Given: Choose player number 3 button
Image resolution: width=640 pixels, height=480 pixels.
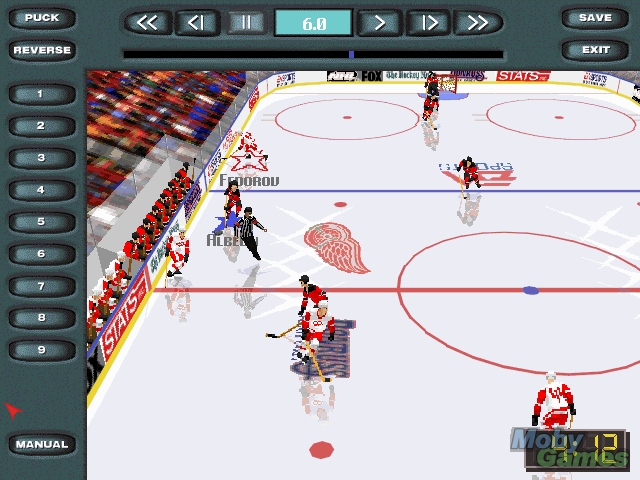Looking at the screenshot, I should pos(42,158).
